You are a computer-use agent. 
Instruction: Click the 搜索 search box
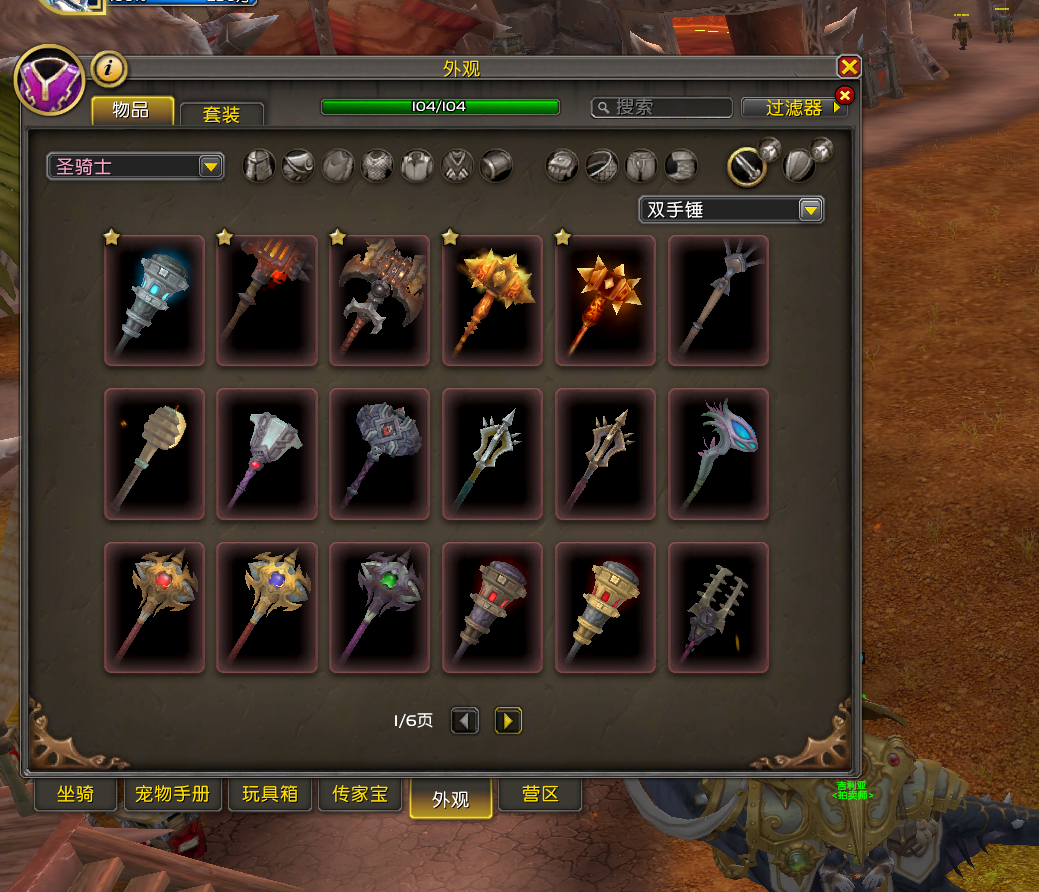[x=662, y=107]
